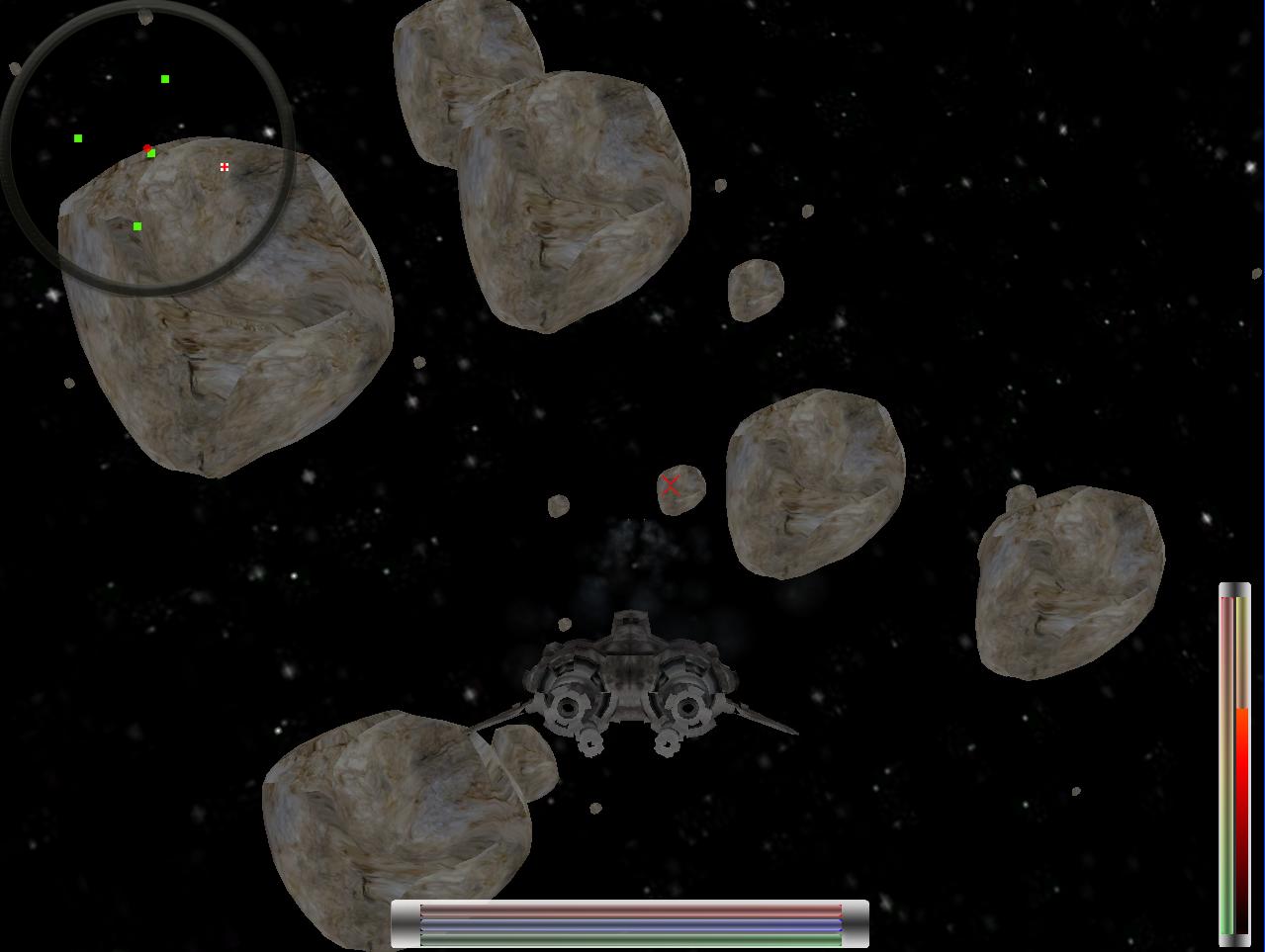This screenshot has height=952, width=1265.
Task: Select the red blip on the radar
Action: click(146, 148)
